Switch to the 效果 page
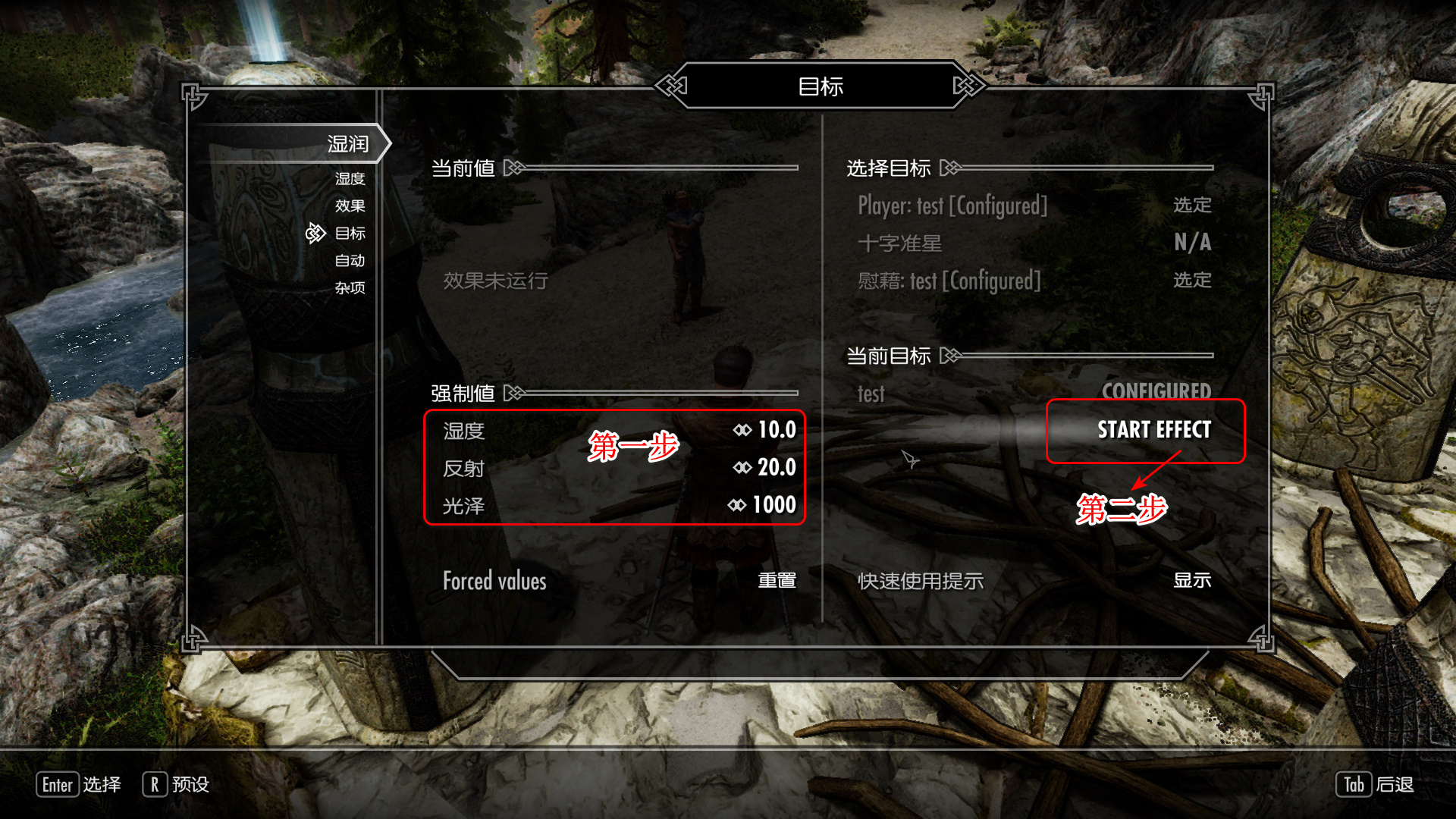Screen dimensions: 1456x819 [350, 206]
